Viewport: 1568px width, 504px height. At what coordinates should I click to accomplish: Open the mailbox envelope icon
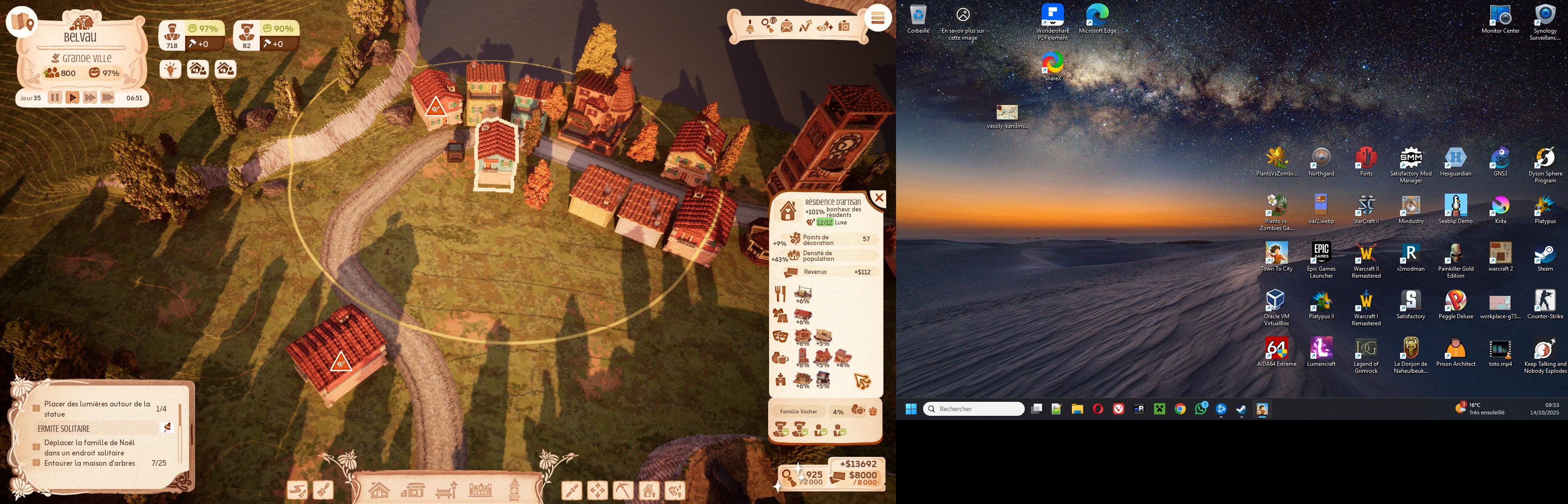click(x=786, y=26)
